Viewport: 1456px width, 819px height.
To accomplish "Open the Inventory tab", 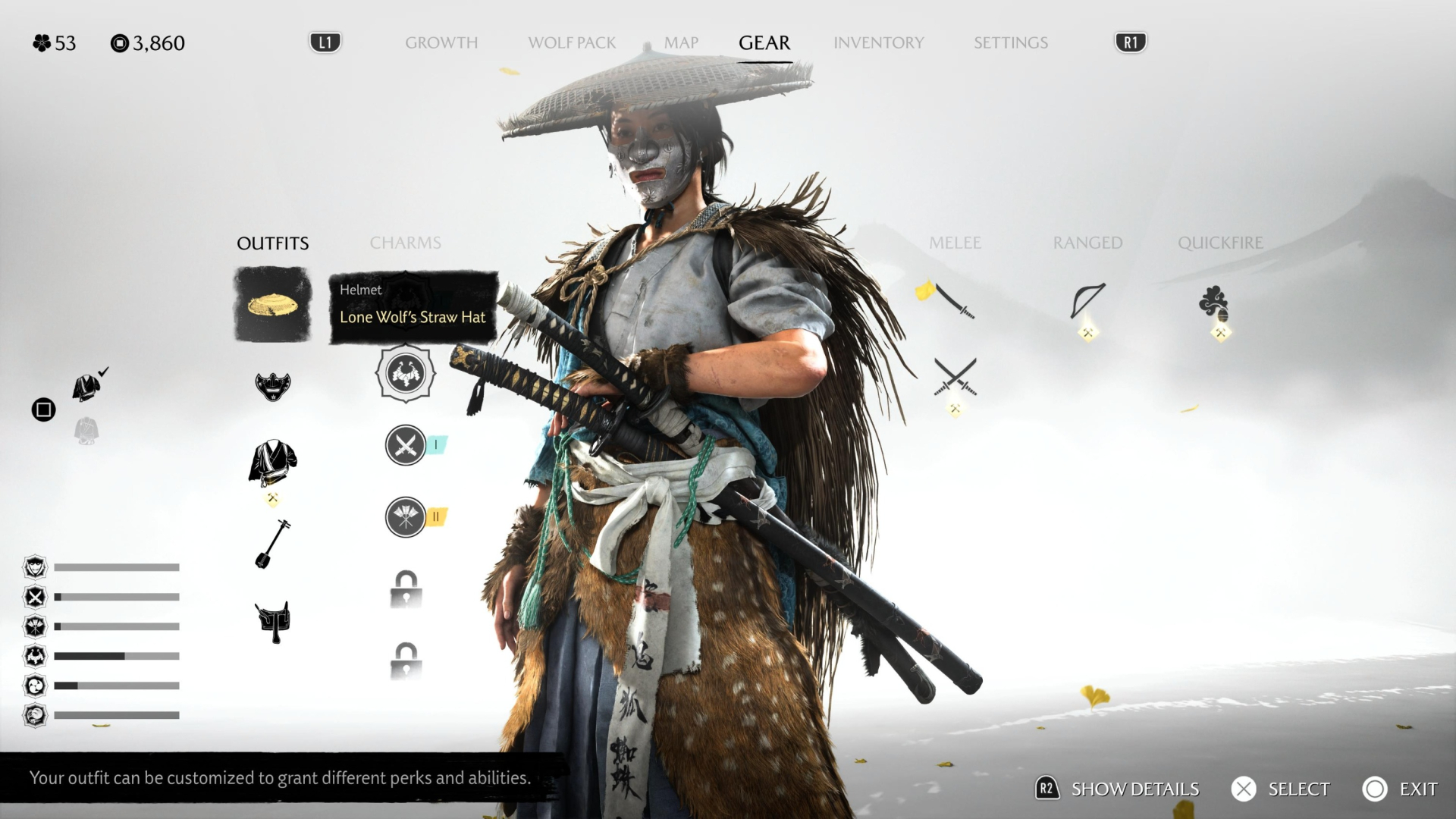I will [878, 43].
